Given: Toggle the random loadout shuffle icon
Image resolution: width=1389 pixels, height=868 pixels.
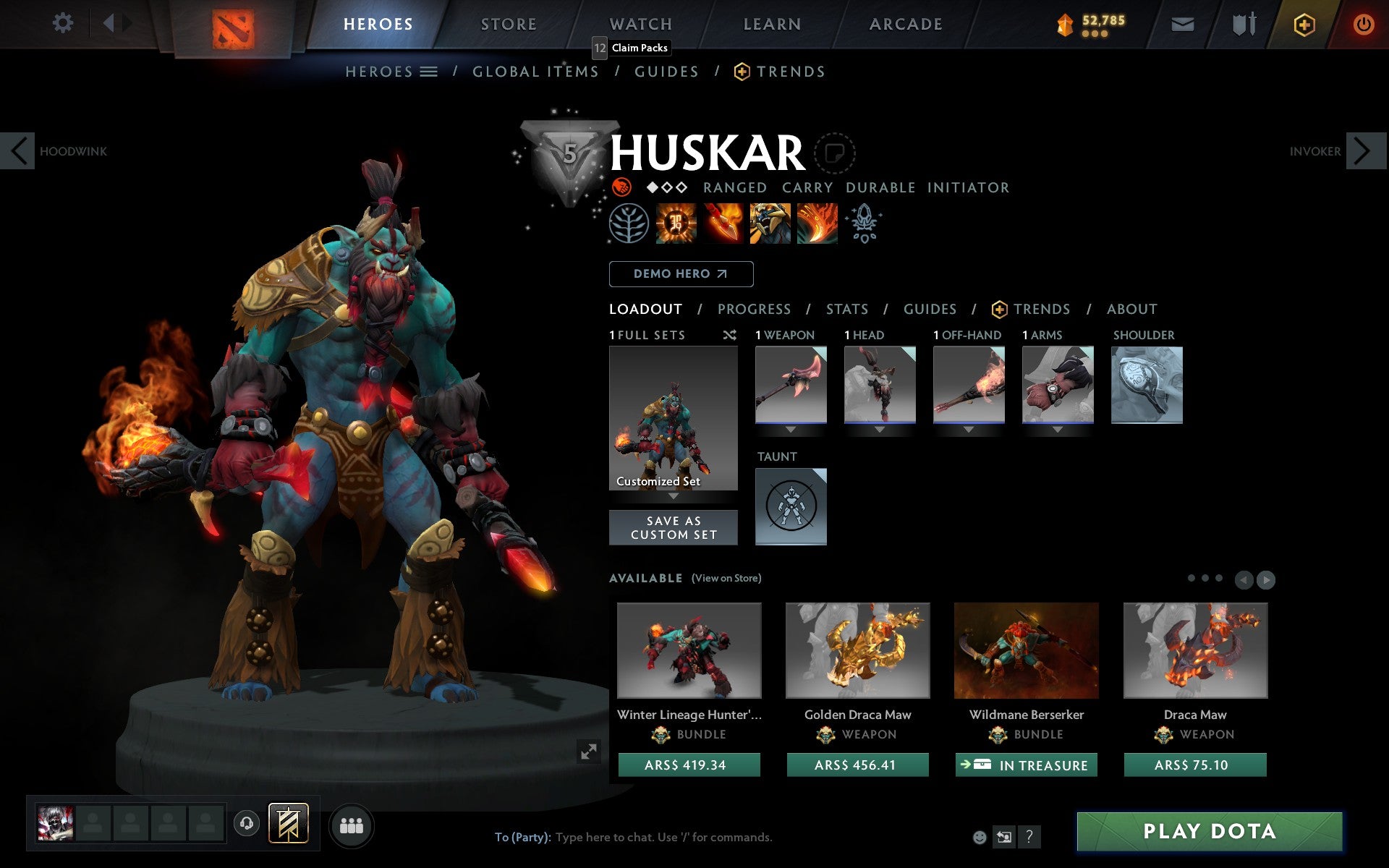Looking at the screenshot, I should point(731,335).
